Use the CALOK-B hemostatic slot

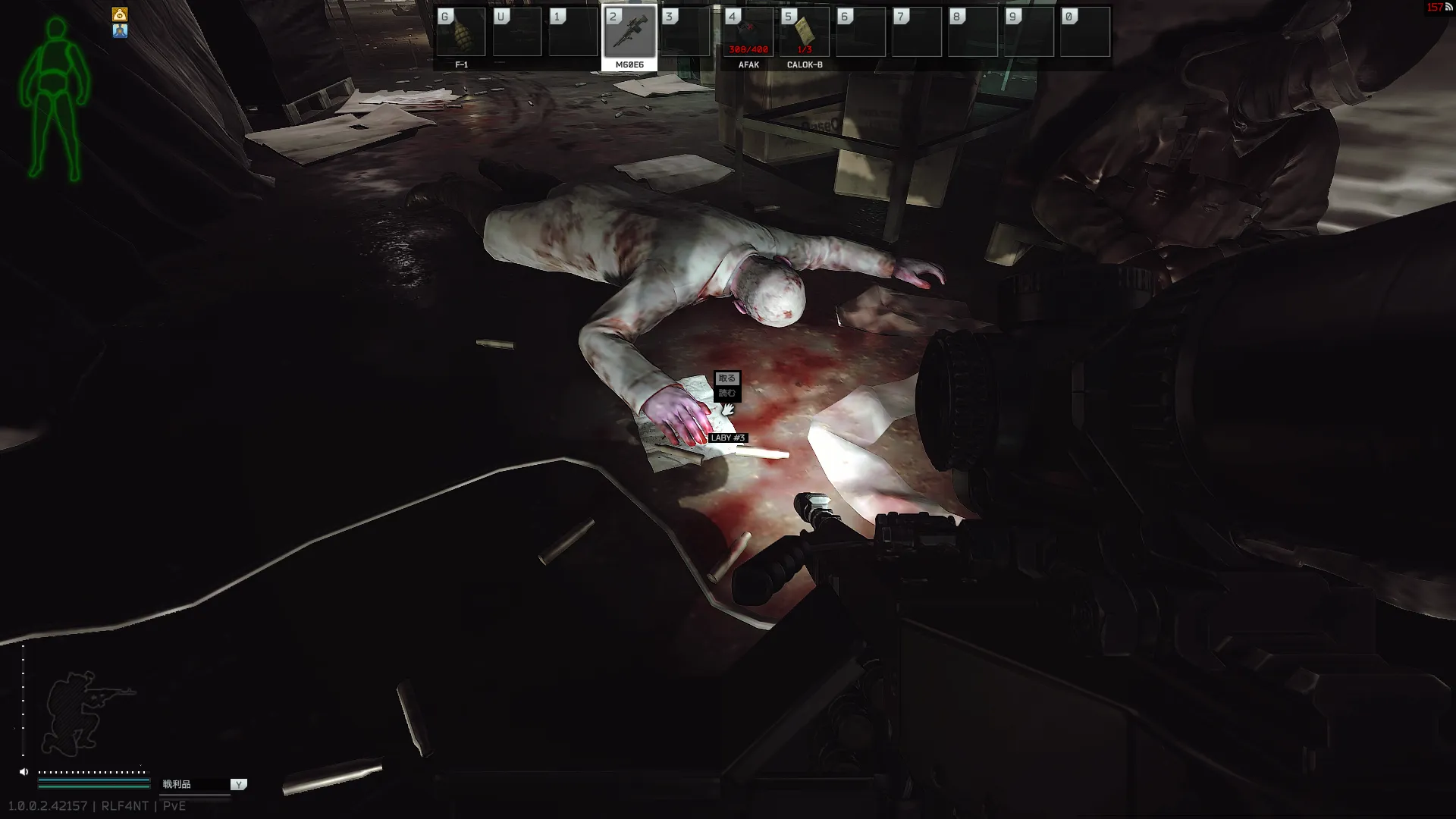click(804, 33)
